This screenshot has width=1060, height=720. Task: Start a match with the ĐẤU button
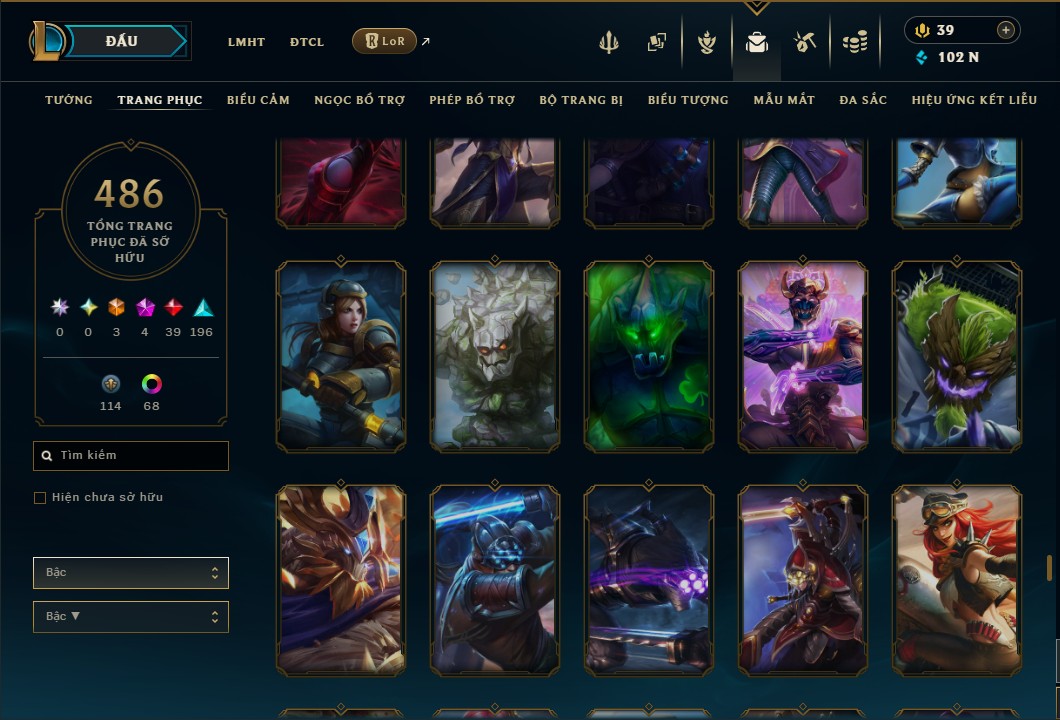click(122, 41)
